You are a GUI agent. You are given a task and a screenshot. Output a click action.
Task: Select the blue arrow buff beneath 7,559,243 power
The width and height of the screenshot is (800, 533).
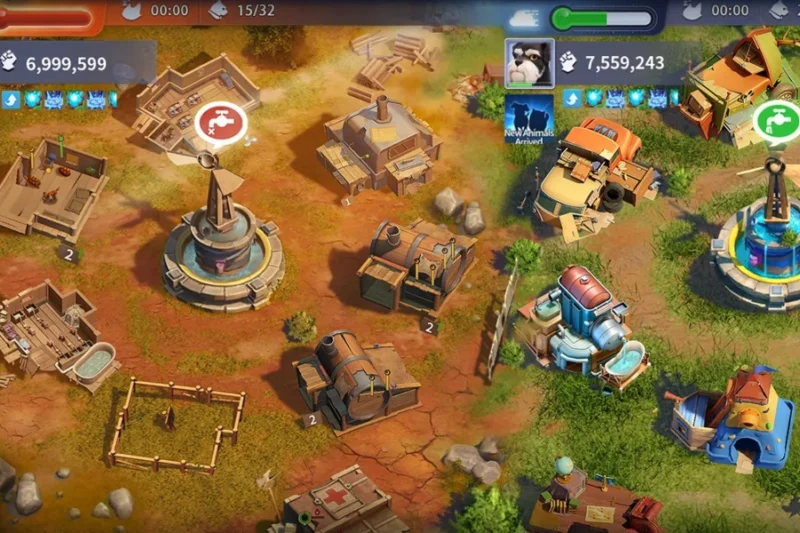[572, 98]
